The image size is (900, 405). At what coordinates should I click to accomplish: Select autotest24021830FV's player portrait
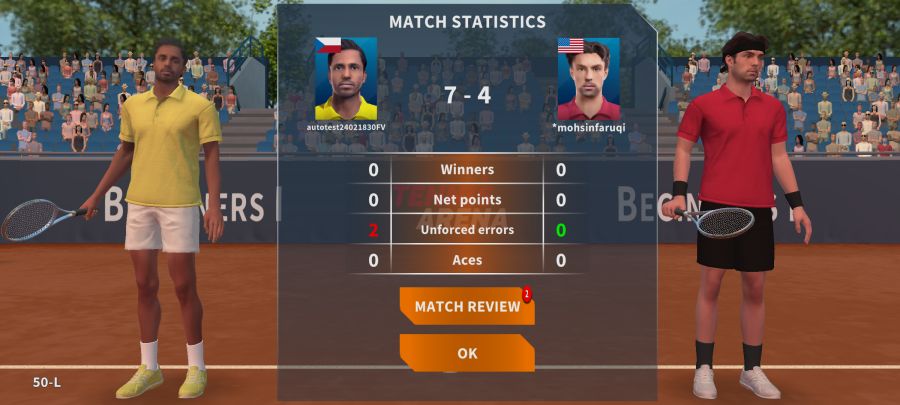click(346, 79)
